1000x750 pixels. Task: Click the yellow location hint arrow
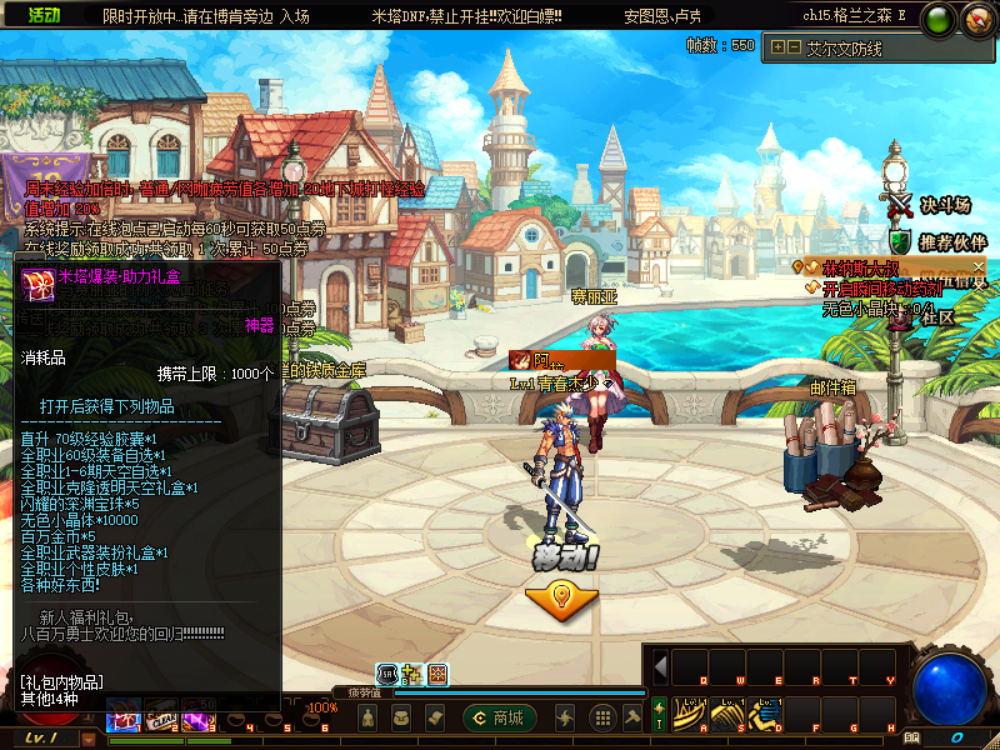(561, 598)
